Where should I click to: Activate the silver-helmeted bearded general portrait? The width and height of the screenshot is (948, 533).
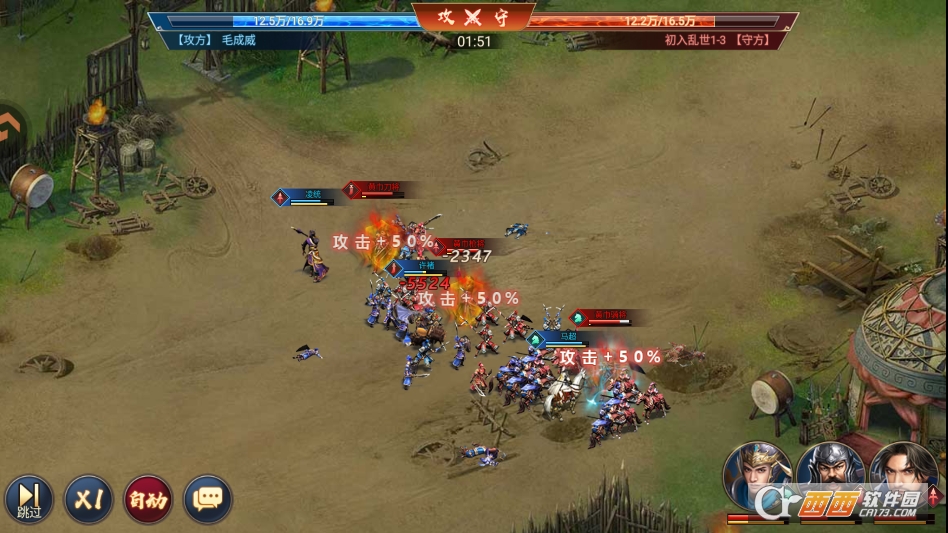click(x=830, y=477)
